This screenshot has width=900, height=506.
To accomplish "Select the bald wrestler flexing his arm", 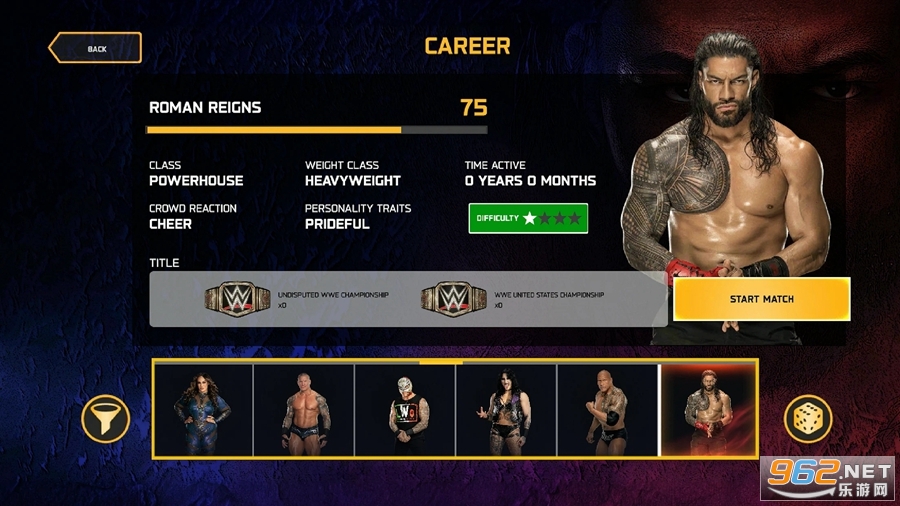I will [x=607, y=409].
